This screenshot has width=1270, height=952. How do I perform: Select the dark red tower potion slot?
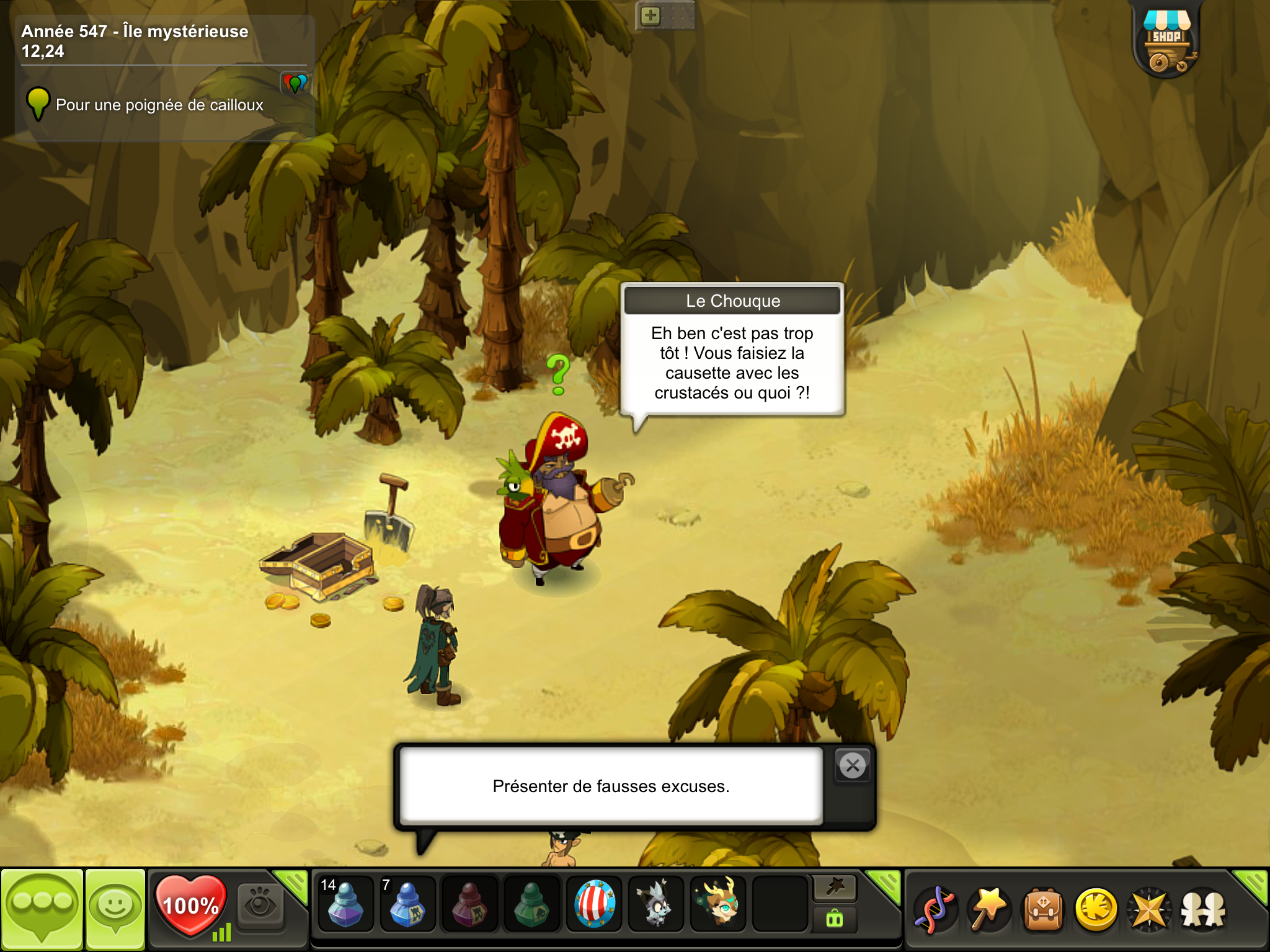tap(469, 904)
